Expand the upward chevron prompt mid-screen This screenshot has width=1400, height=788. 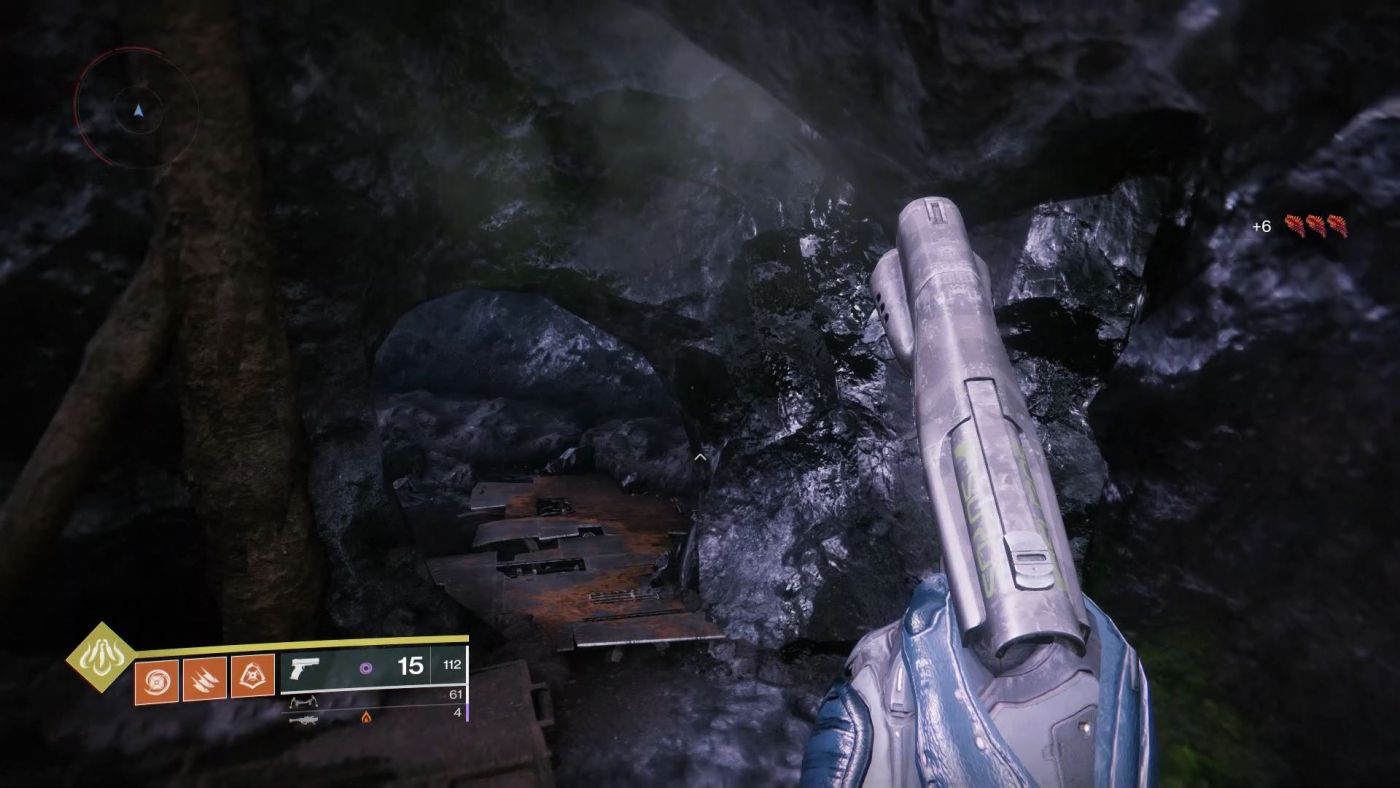700,456
